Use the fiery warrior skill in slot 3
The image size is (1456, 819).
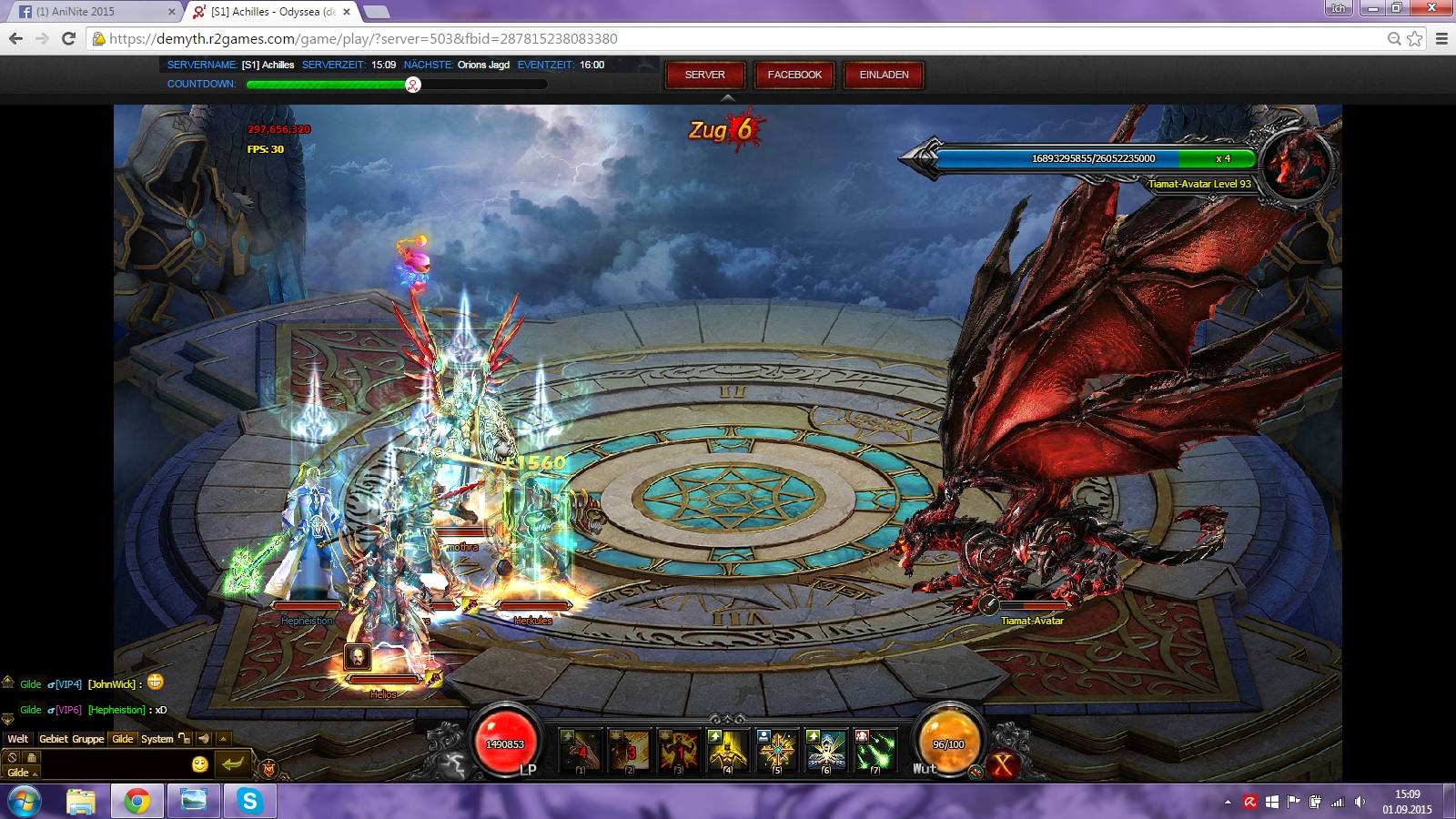(x=679, y=751)
